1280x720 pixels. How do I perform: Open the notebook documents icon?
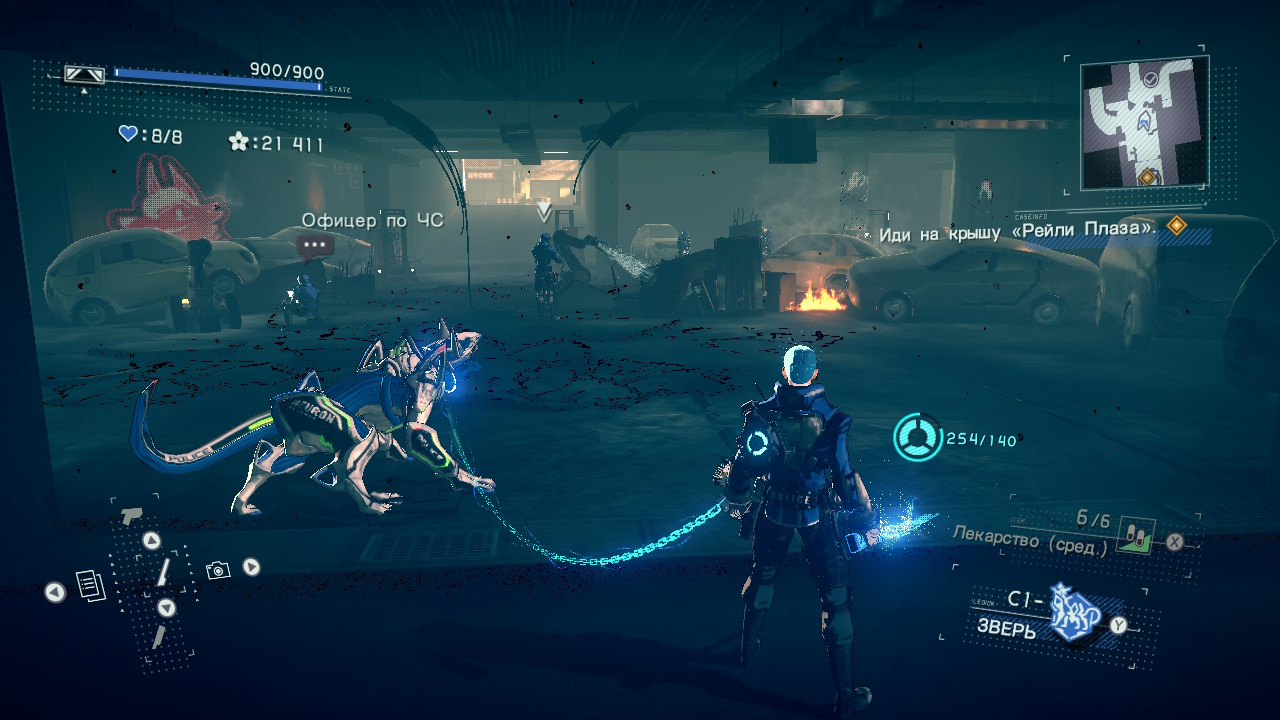91,585
